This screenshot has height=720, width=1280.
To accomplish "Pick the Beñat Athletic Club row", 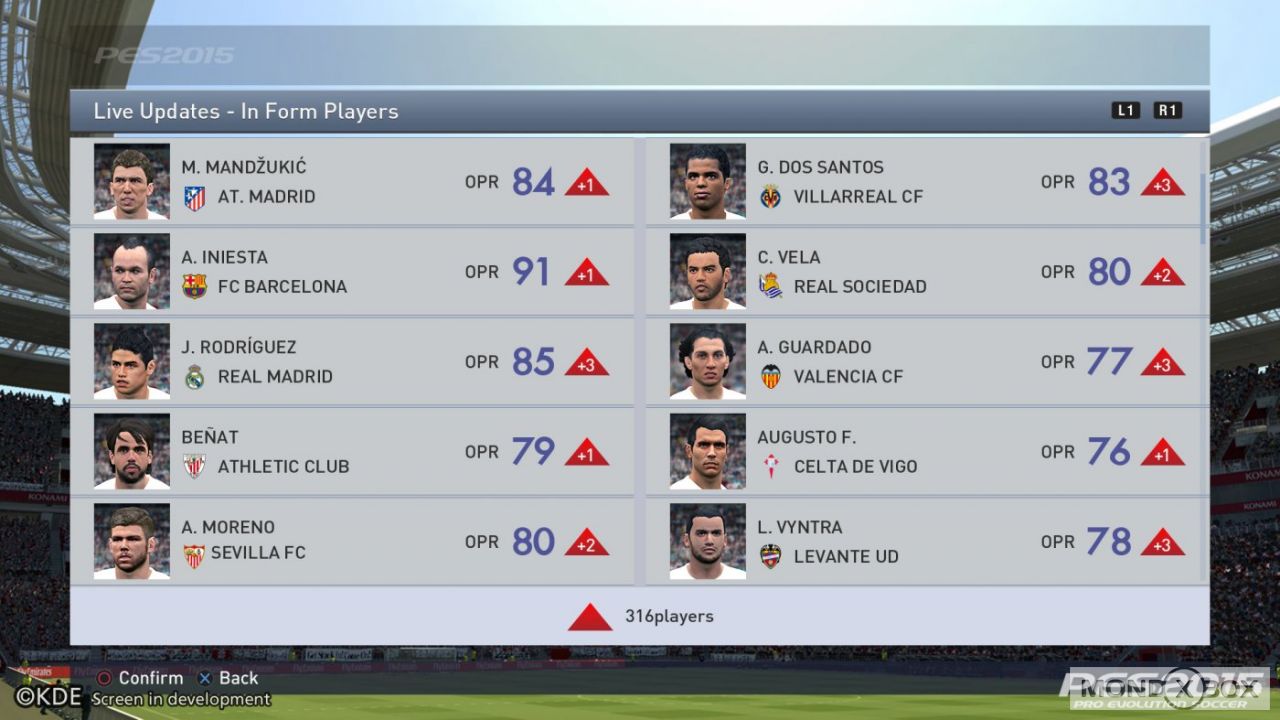I will (352, 452).
